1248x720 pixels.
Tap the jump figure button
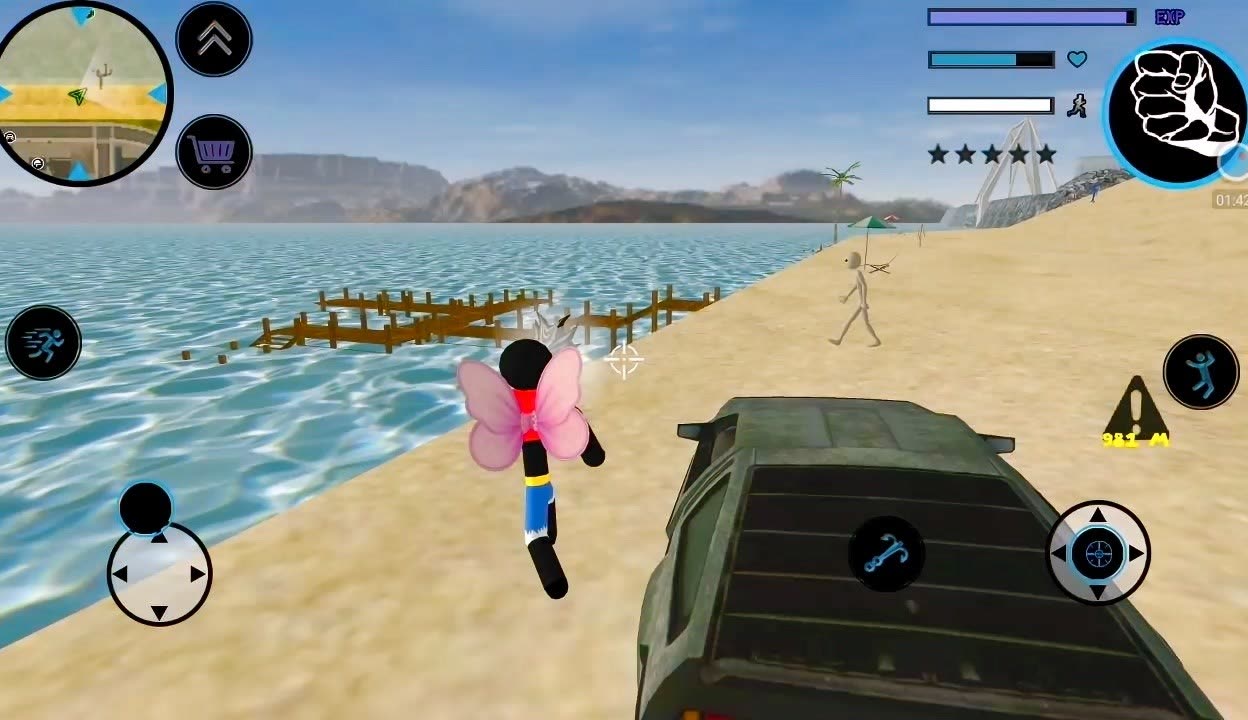[1200, 371]
